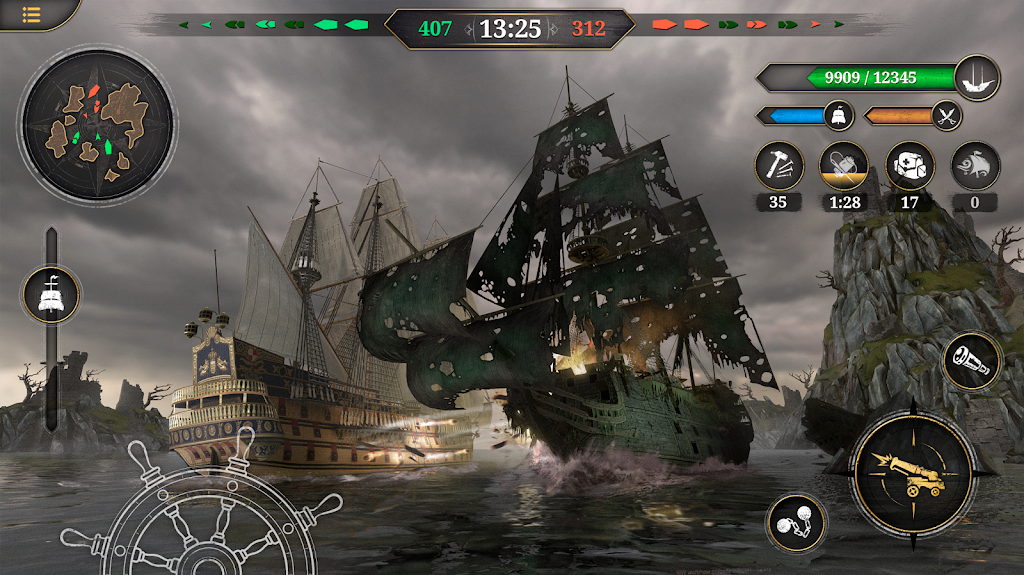The image size is (1024, 575).
Task: Select the fish item with zero count
Action: (974, 165)
